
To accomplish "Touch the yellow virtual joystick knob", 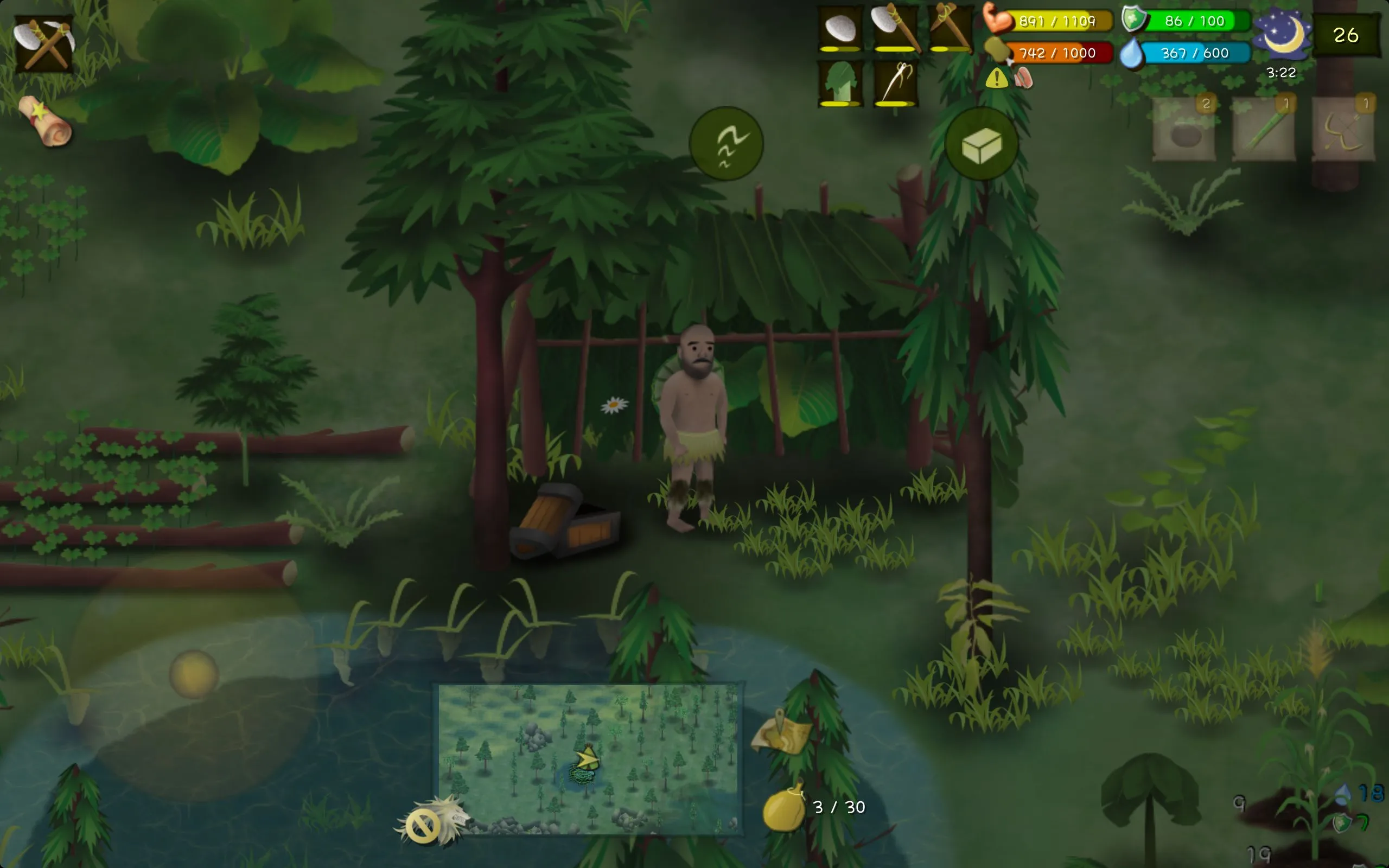I will [194, 674].
